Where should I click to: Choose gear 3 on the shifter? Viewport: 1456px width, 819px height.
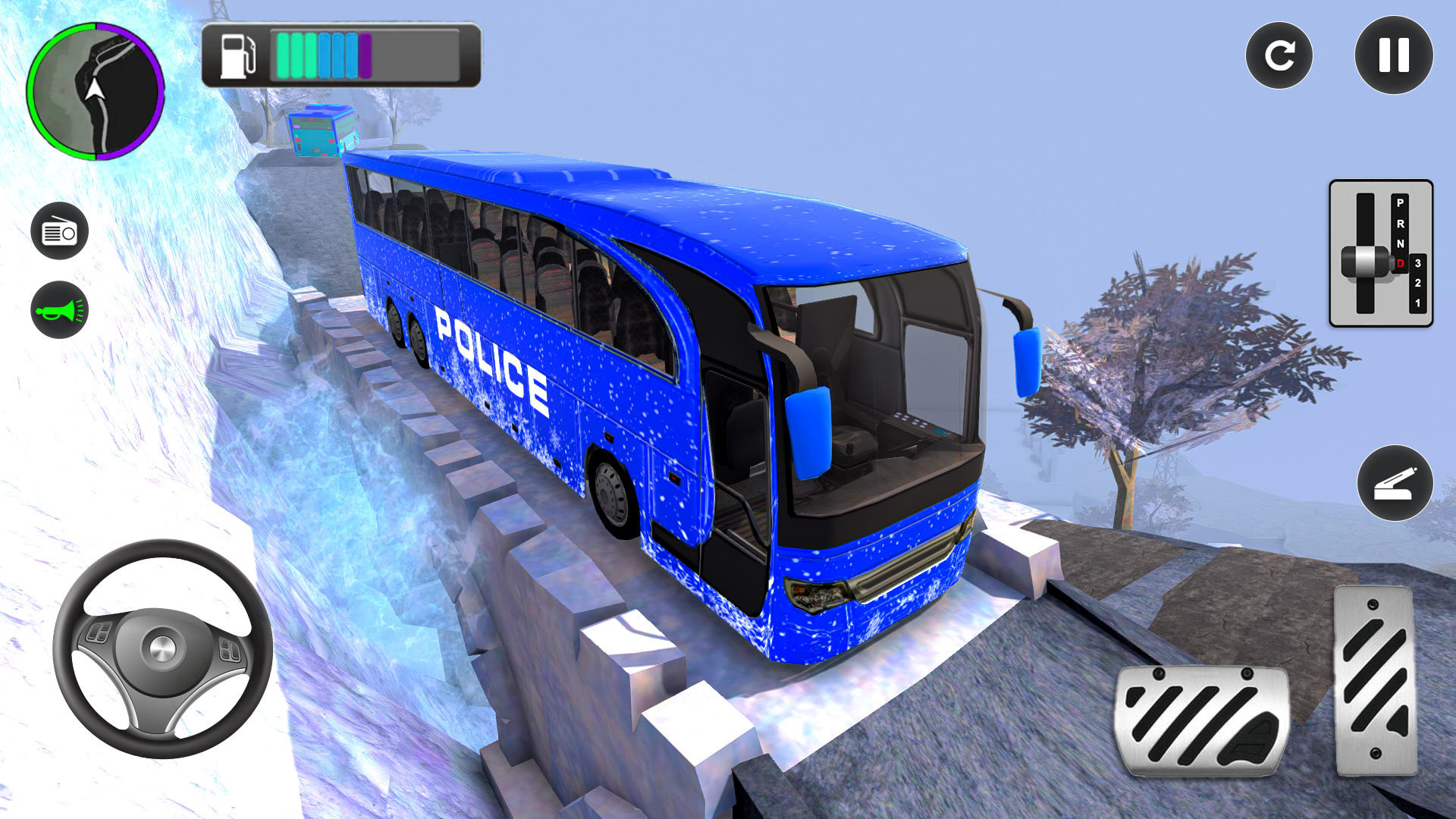1417,262
